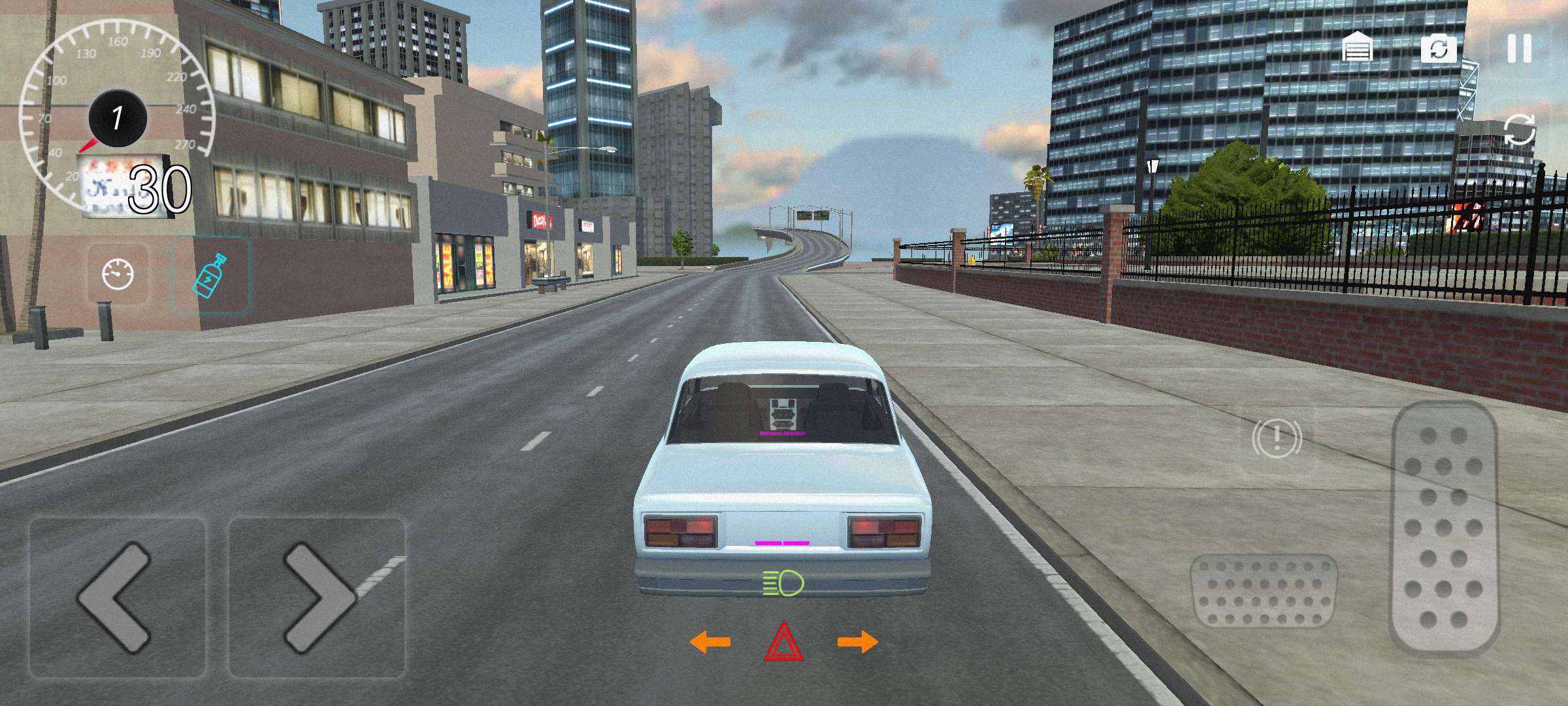The width and height of the screenshot is (1568, 706).
Task: Engage the handbrake warning icon button
Action: (x=1277, y=438)
